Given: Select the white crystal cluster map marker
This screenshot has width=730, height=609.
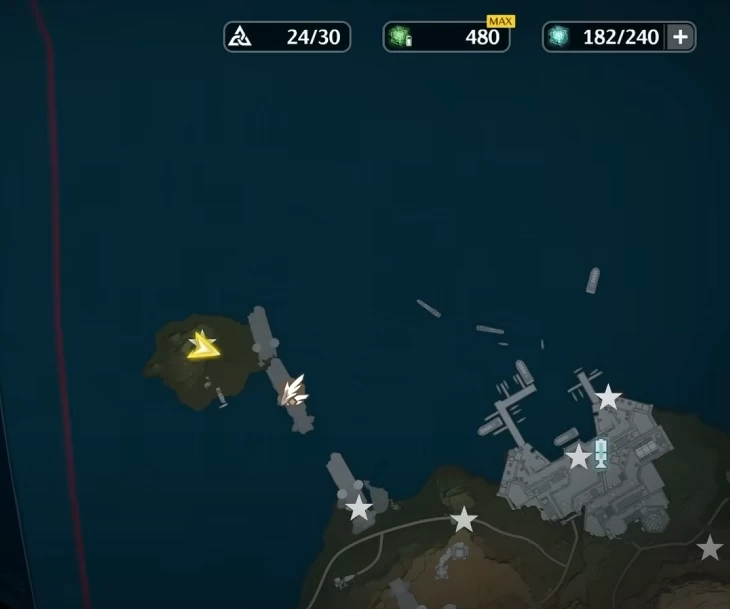Looking at the screenshot, I should tap(293, 390).
